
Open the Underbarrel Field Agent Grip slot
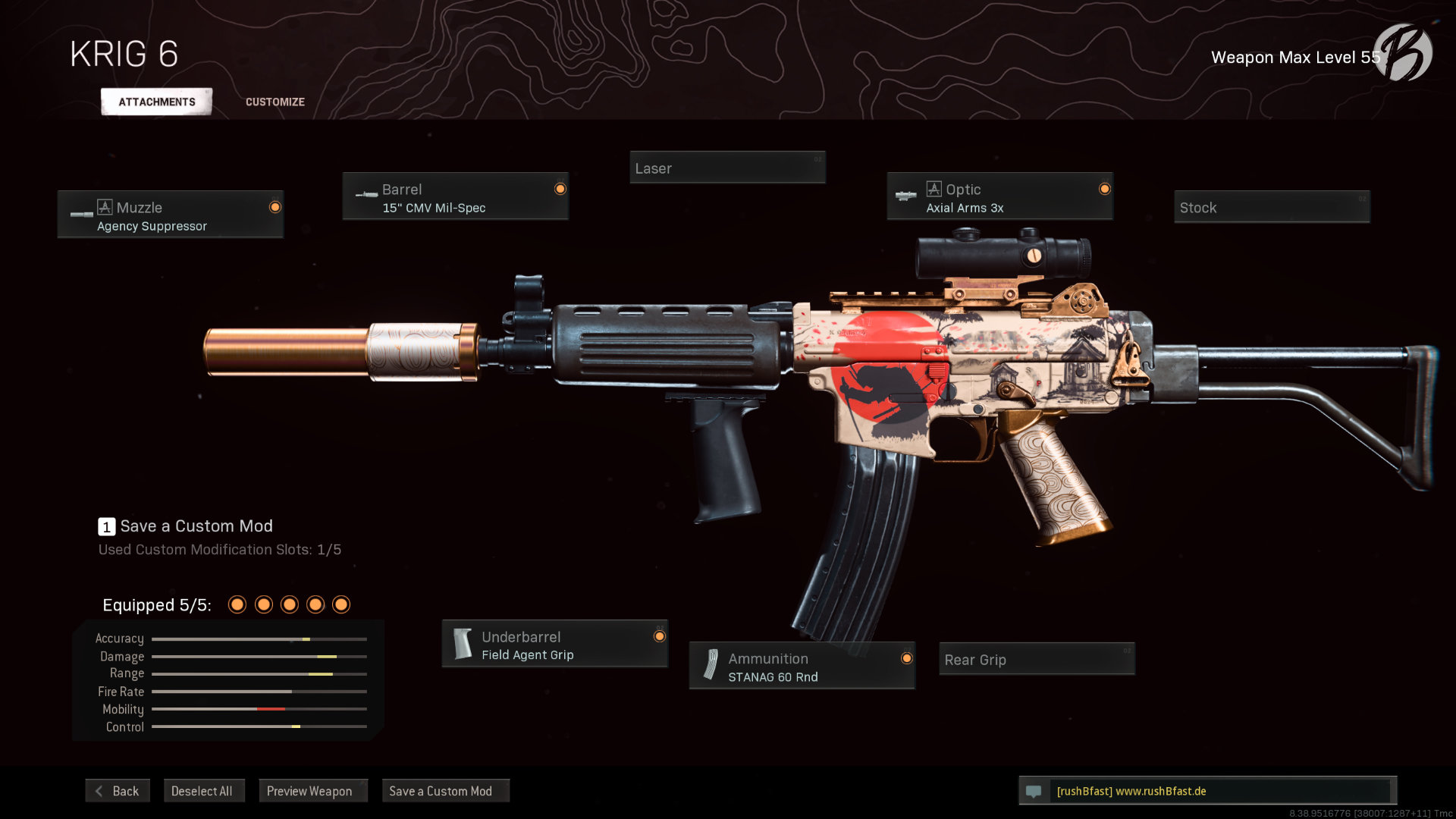pos(554,645)
